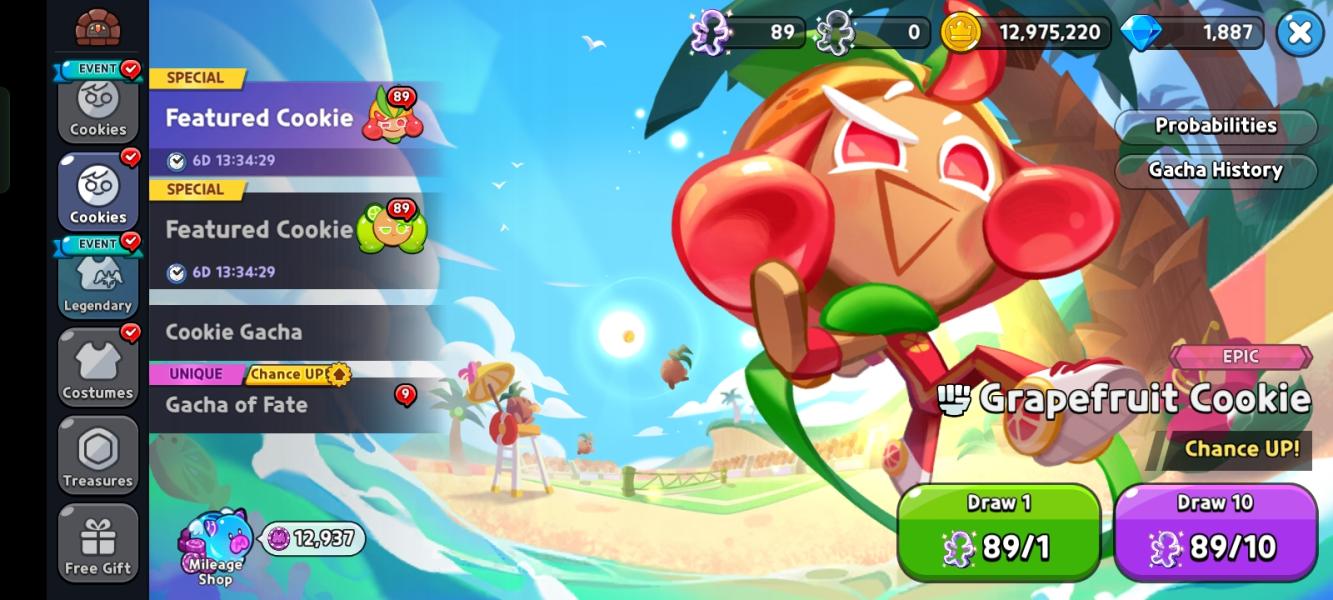Open the Legendary tab
This screenshot has width=1333, height=600.
(98, 282)
